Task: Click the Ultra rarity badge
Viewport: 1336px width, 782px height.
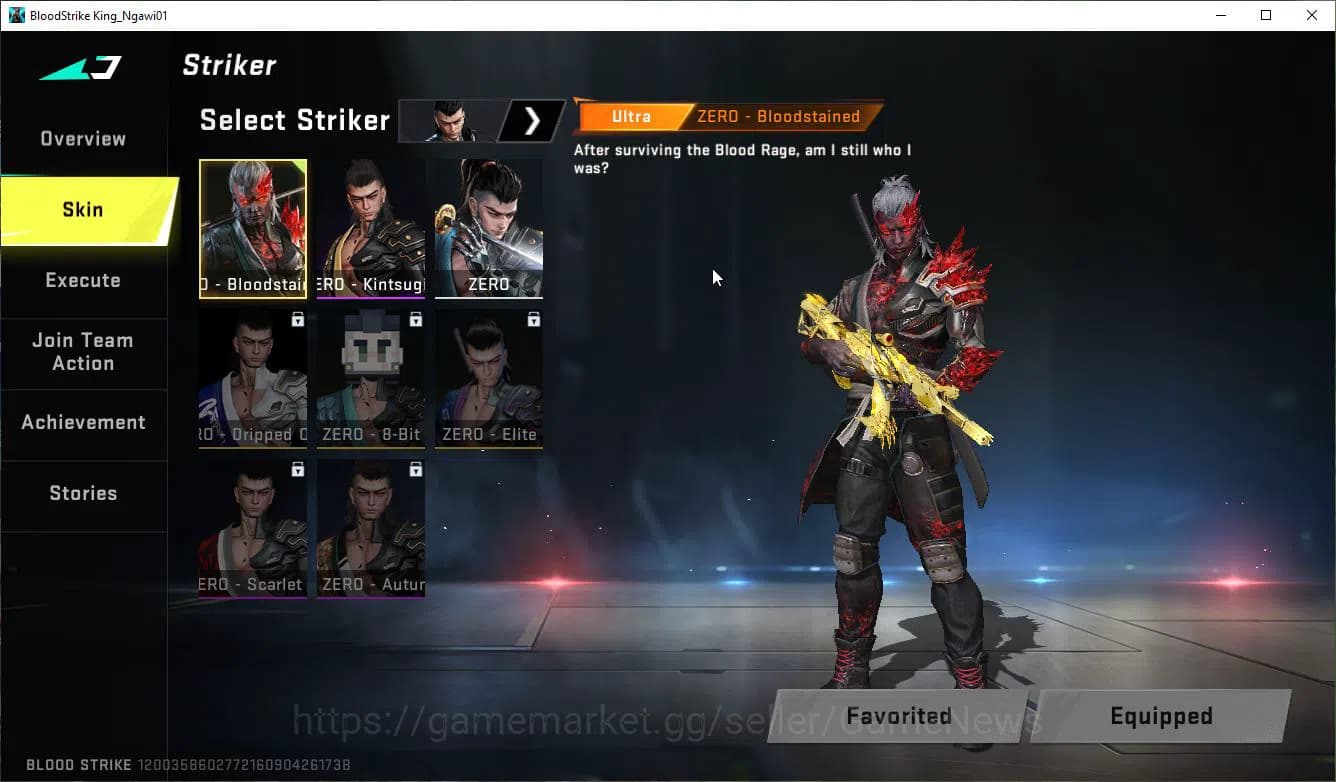Action: [x=631, y=116]
